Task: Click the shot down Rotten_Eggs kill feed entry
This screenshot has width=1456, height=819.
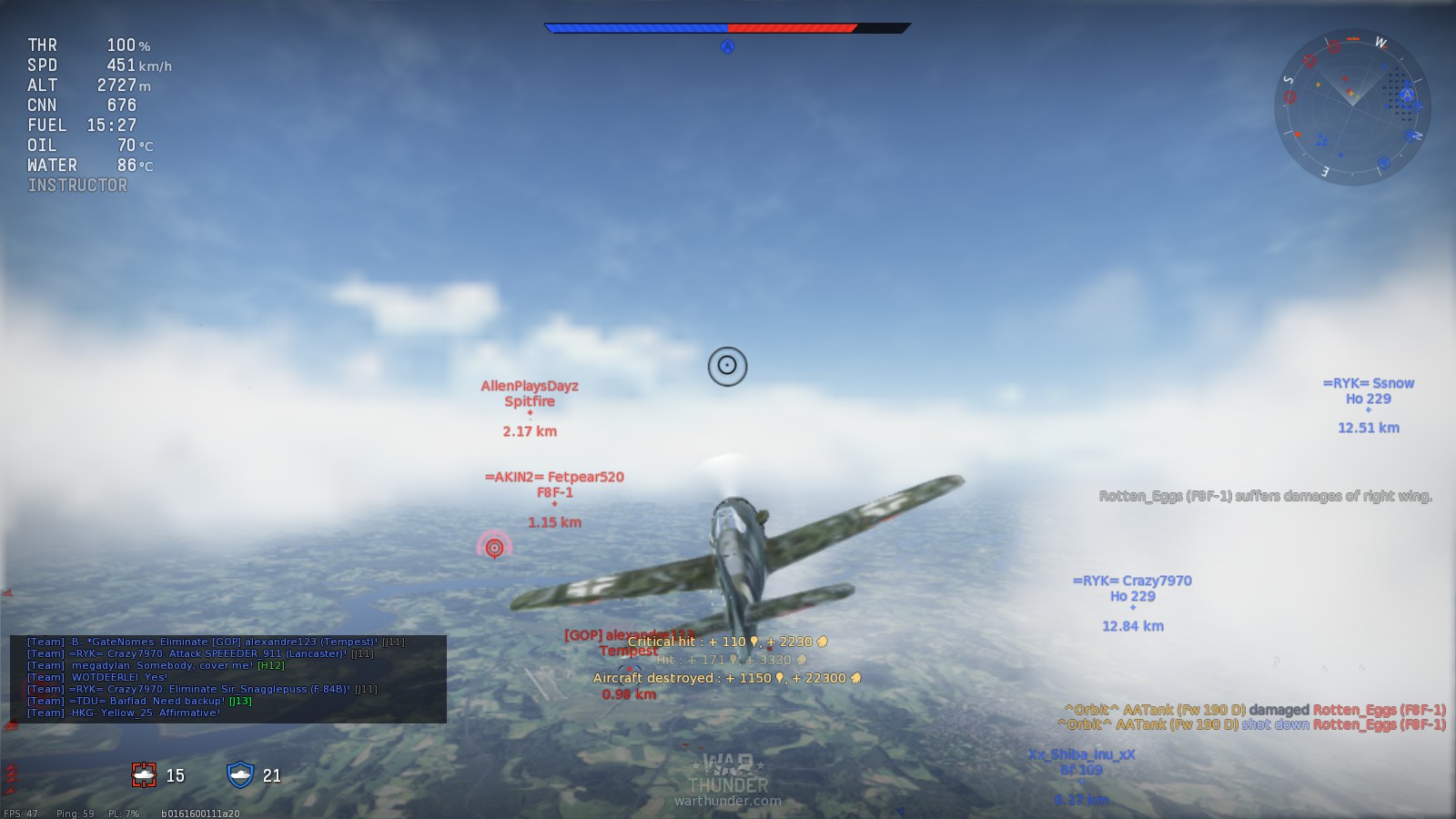Action: click(1251, 724)
